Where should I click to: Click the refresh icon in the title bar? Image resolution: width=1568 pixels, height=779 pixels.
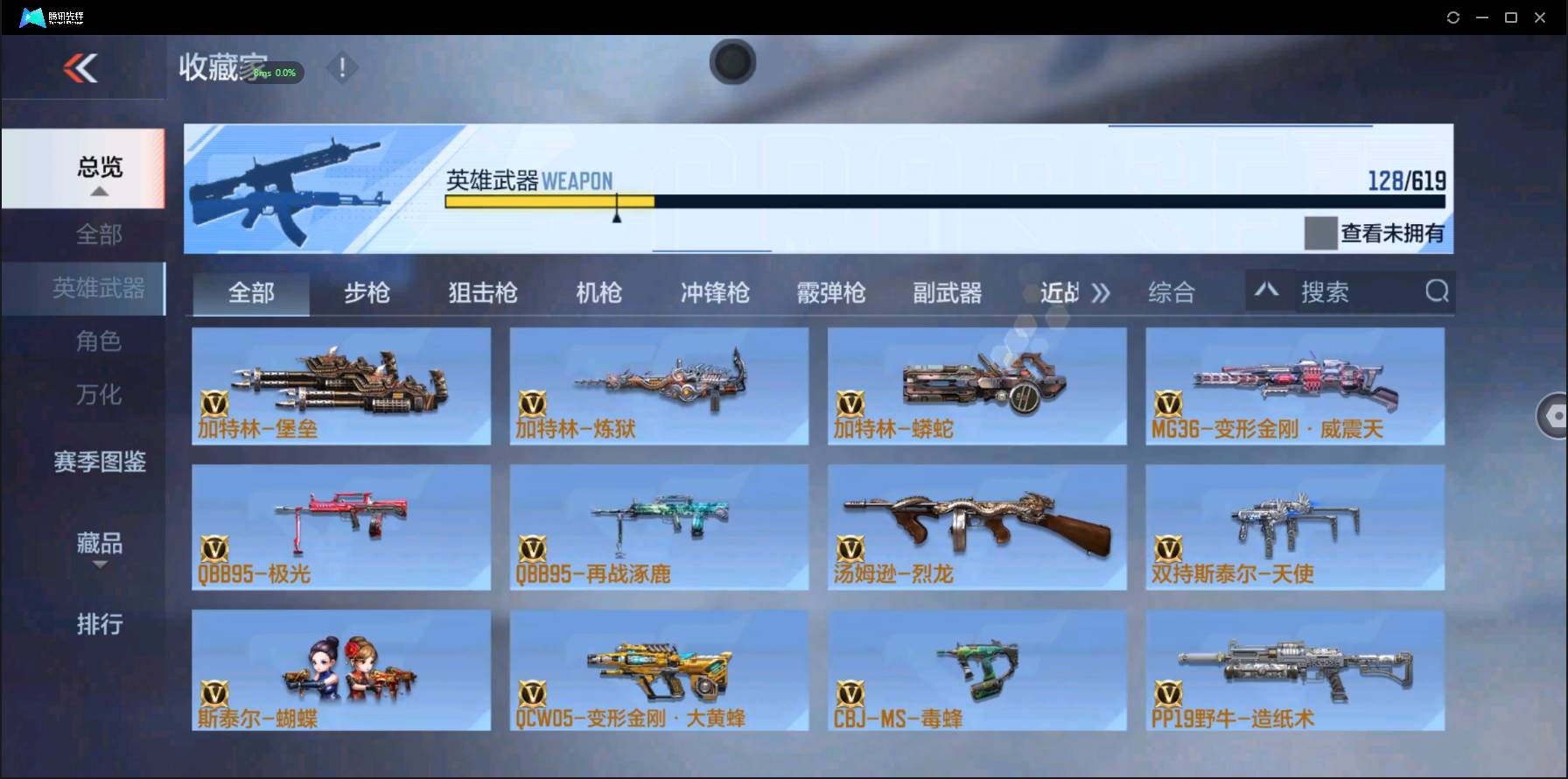(1452, 17)
